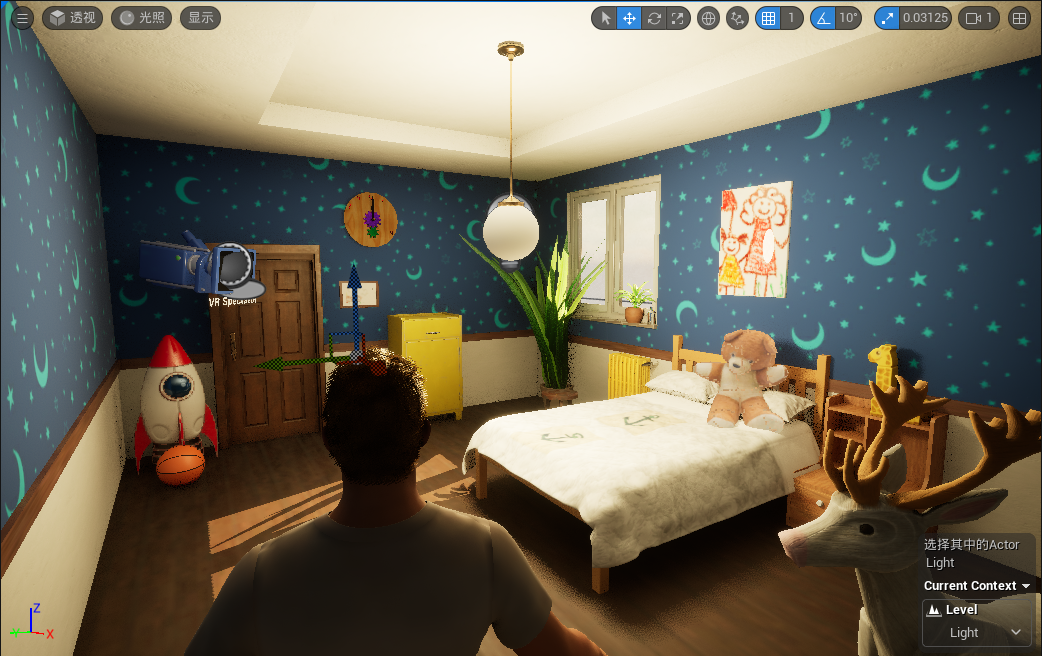Open the 光照 lit view mode dropdown

point(141,18)
